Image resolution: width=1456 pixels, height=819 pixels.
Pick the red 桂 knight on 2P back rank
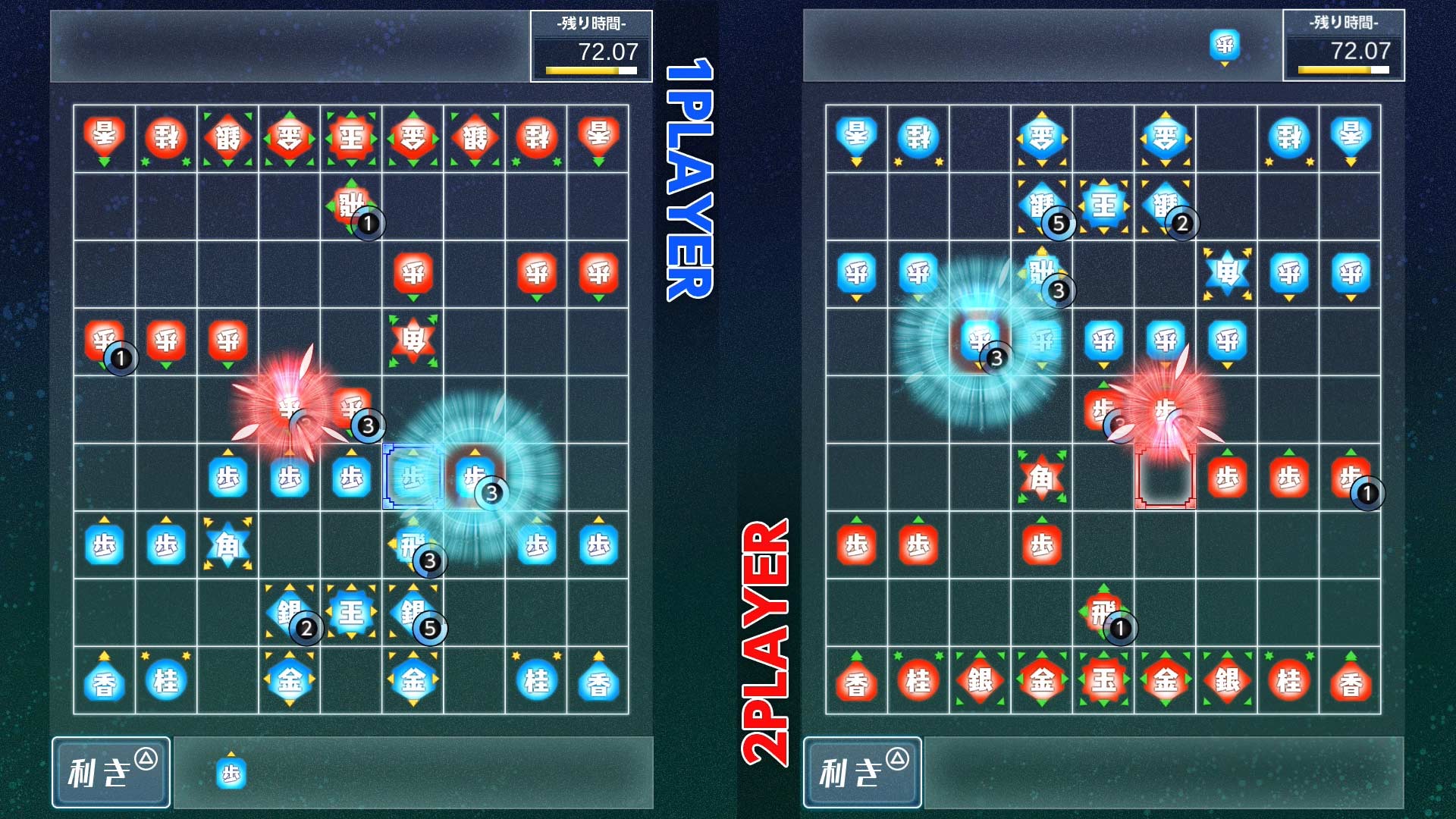[x=920, y=680]
